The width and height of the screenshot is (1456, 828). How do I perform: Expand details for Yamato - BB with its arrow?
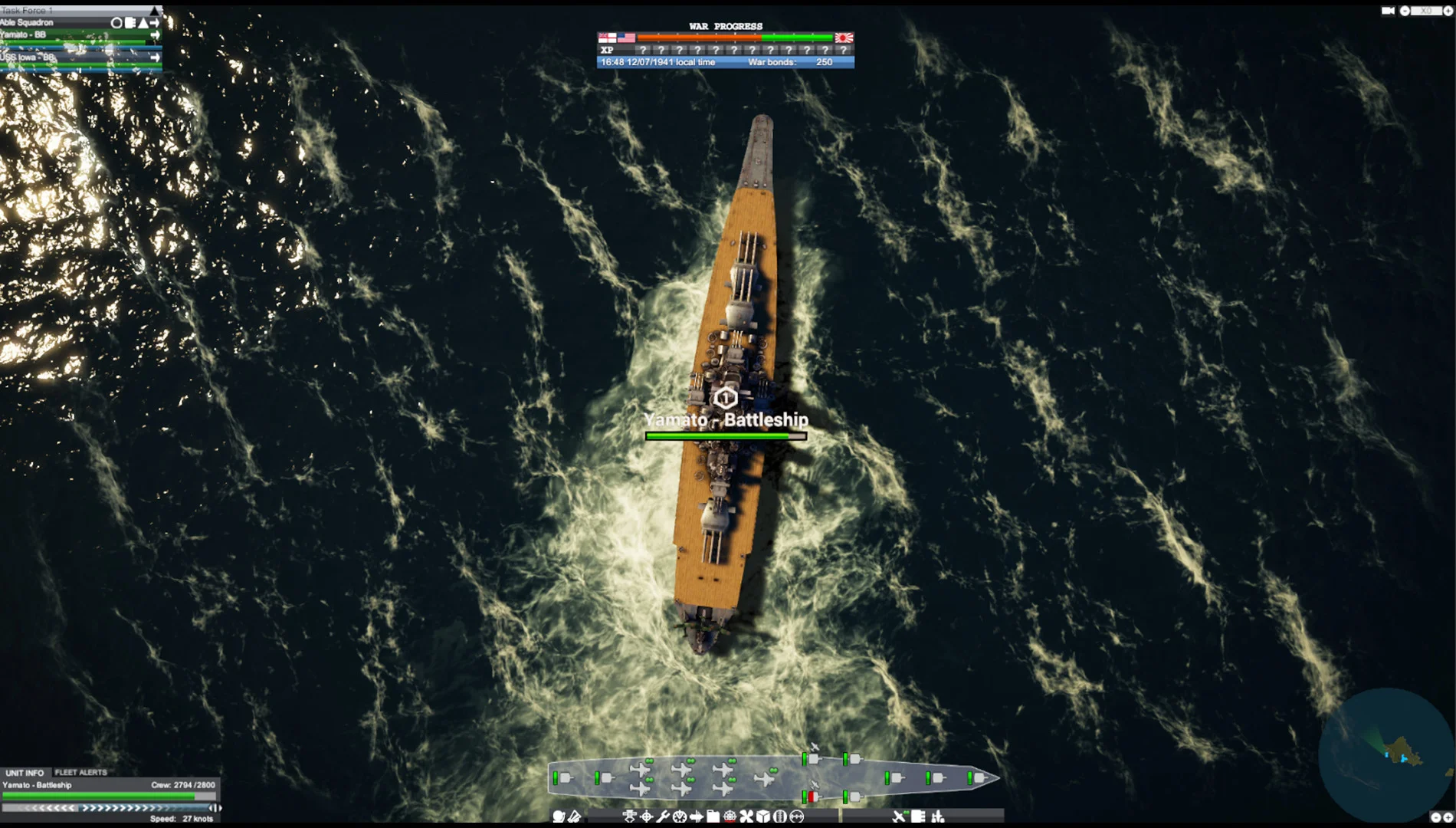[x=156, y=35]
